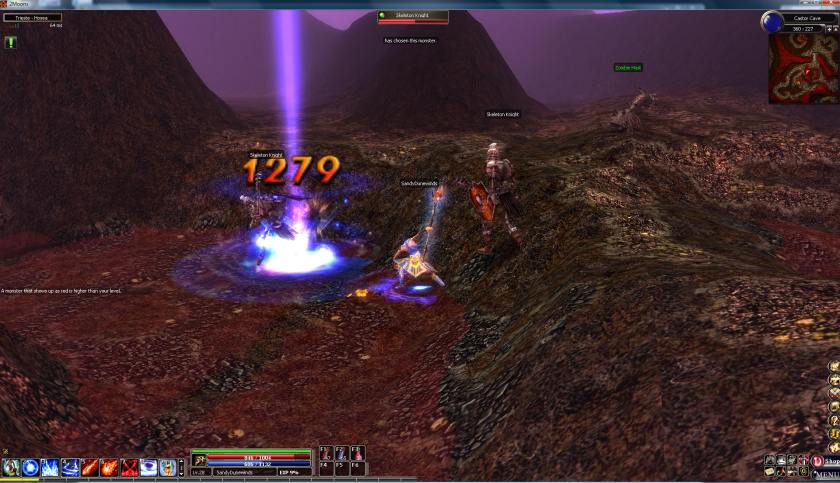Image resolution: width=840 pixels, height=483 pixels.
Task: Activate the first skill slot icon
Action: [11, 467]
